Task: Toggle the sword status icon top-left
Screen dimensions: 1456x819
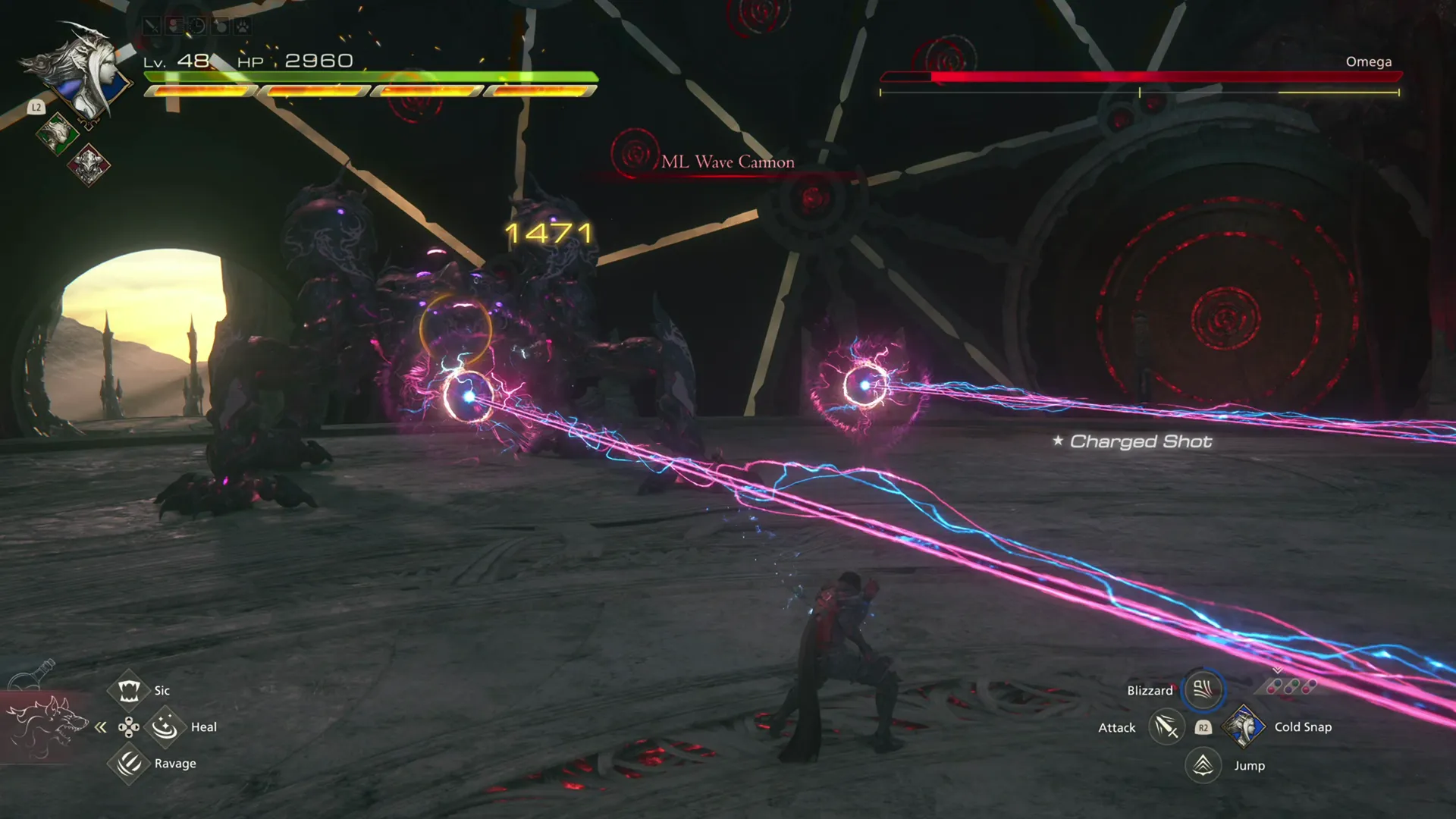Action: pos(152,24)
